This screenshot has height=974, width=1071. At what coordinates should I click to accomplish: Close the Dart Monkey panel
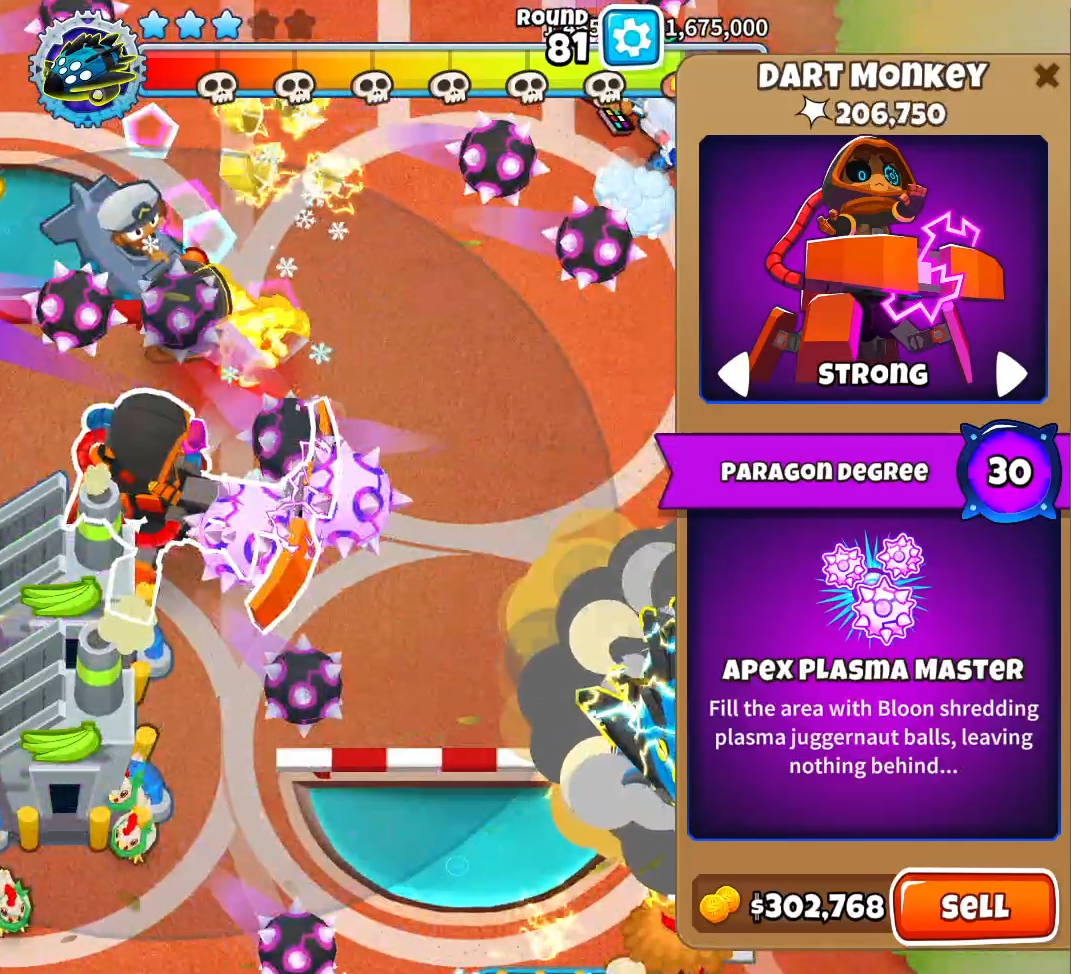(1046, 75)
